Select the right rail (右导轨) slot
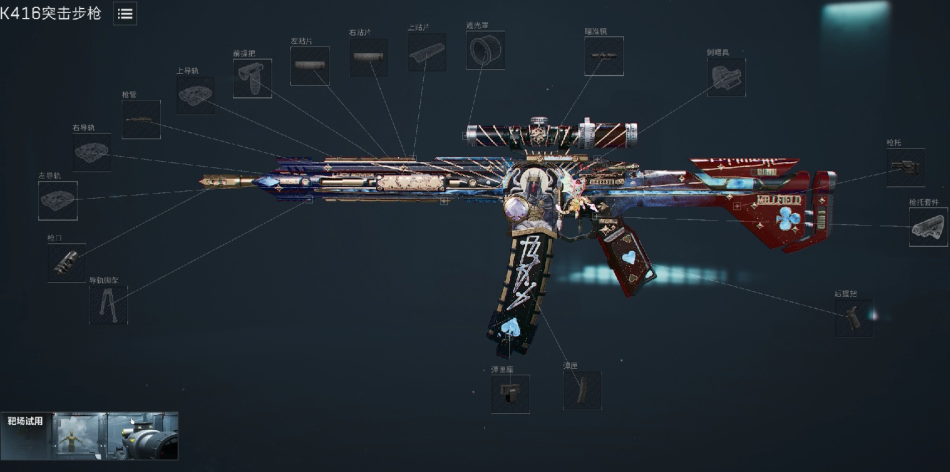 pos(91,152)
